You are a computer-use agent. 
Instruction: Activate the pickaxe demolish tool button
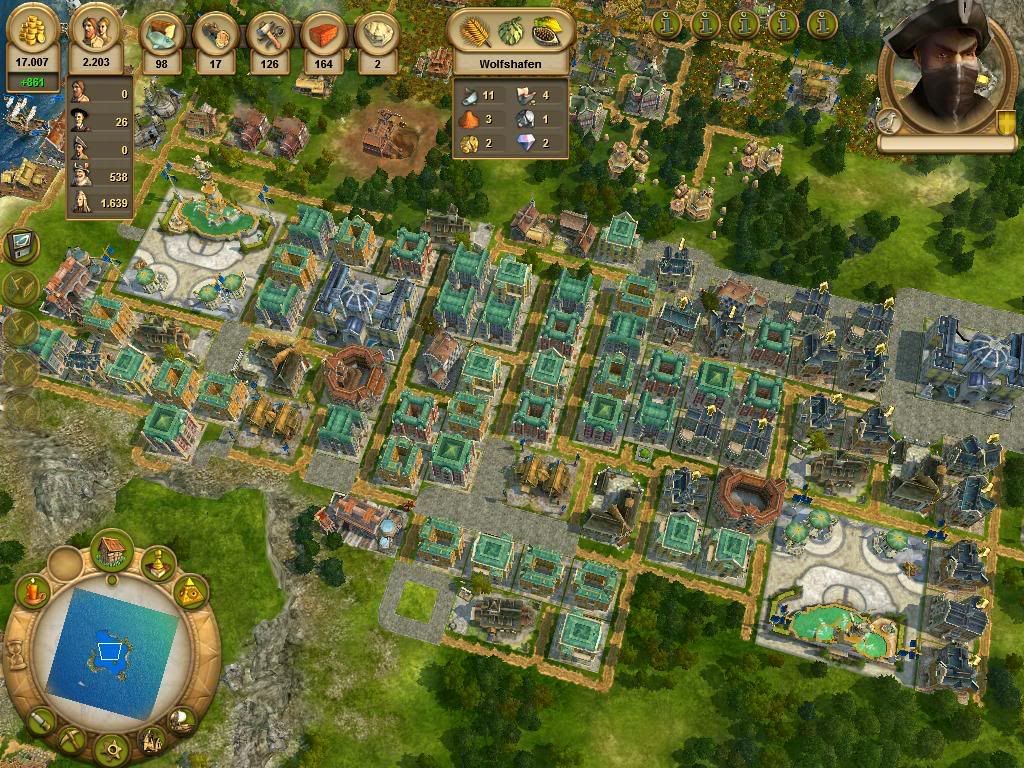click(x=71, y=740)
